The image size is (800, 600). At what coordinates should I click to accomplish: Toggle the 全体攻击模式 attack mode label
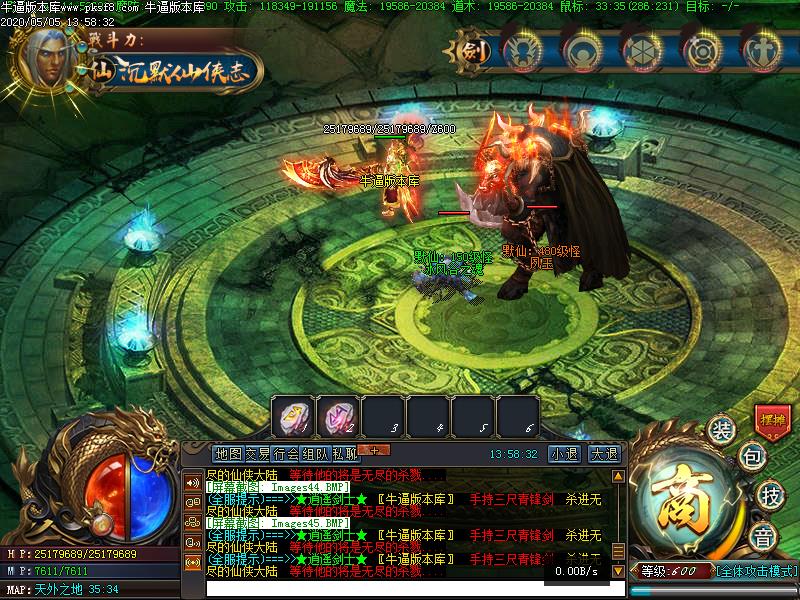click(x=756, y=571)
